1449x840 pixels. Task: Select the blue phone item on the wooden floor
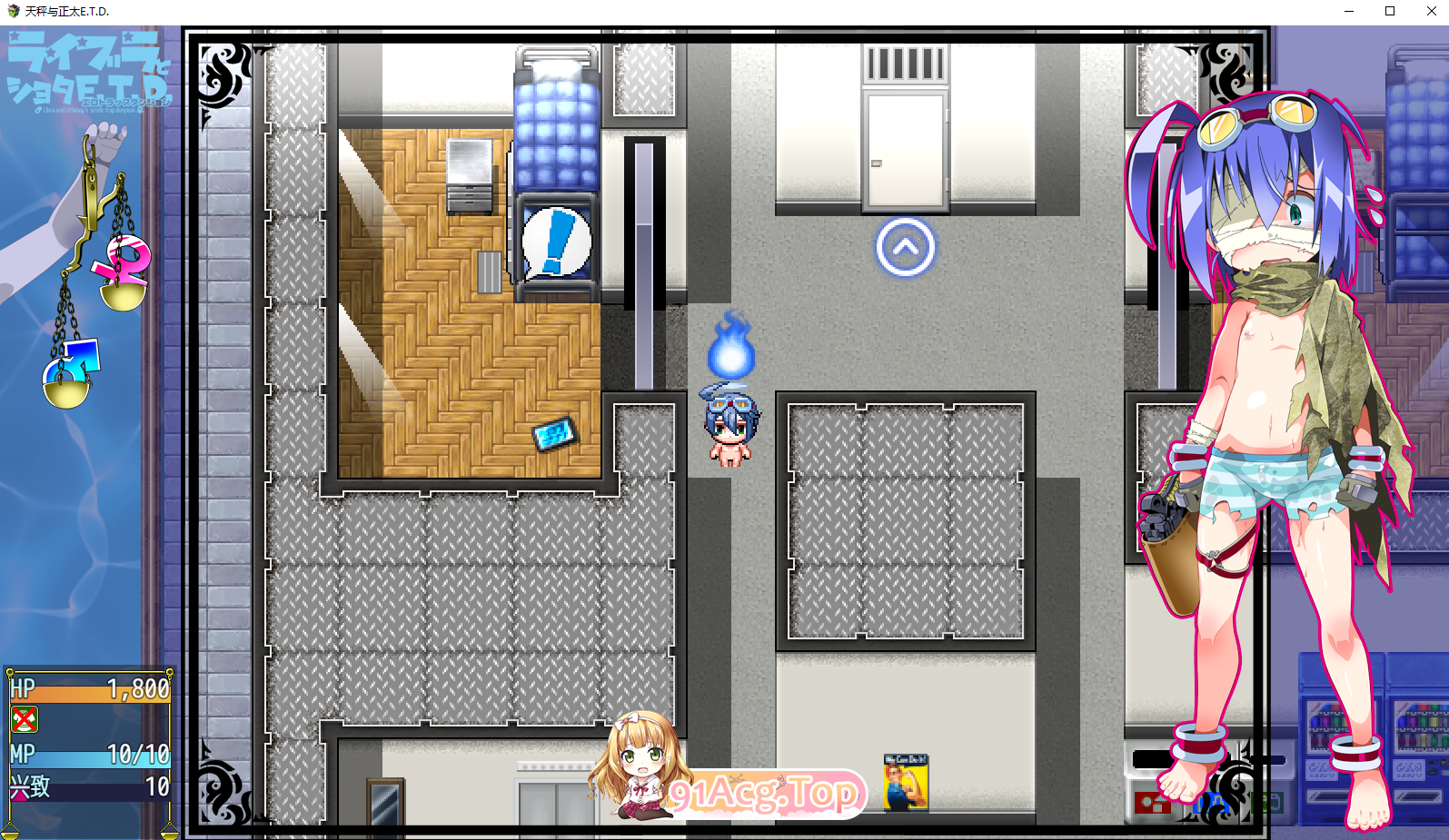pos(554,434)
